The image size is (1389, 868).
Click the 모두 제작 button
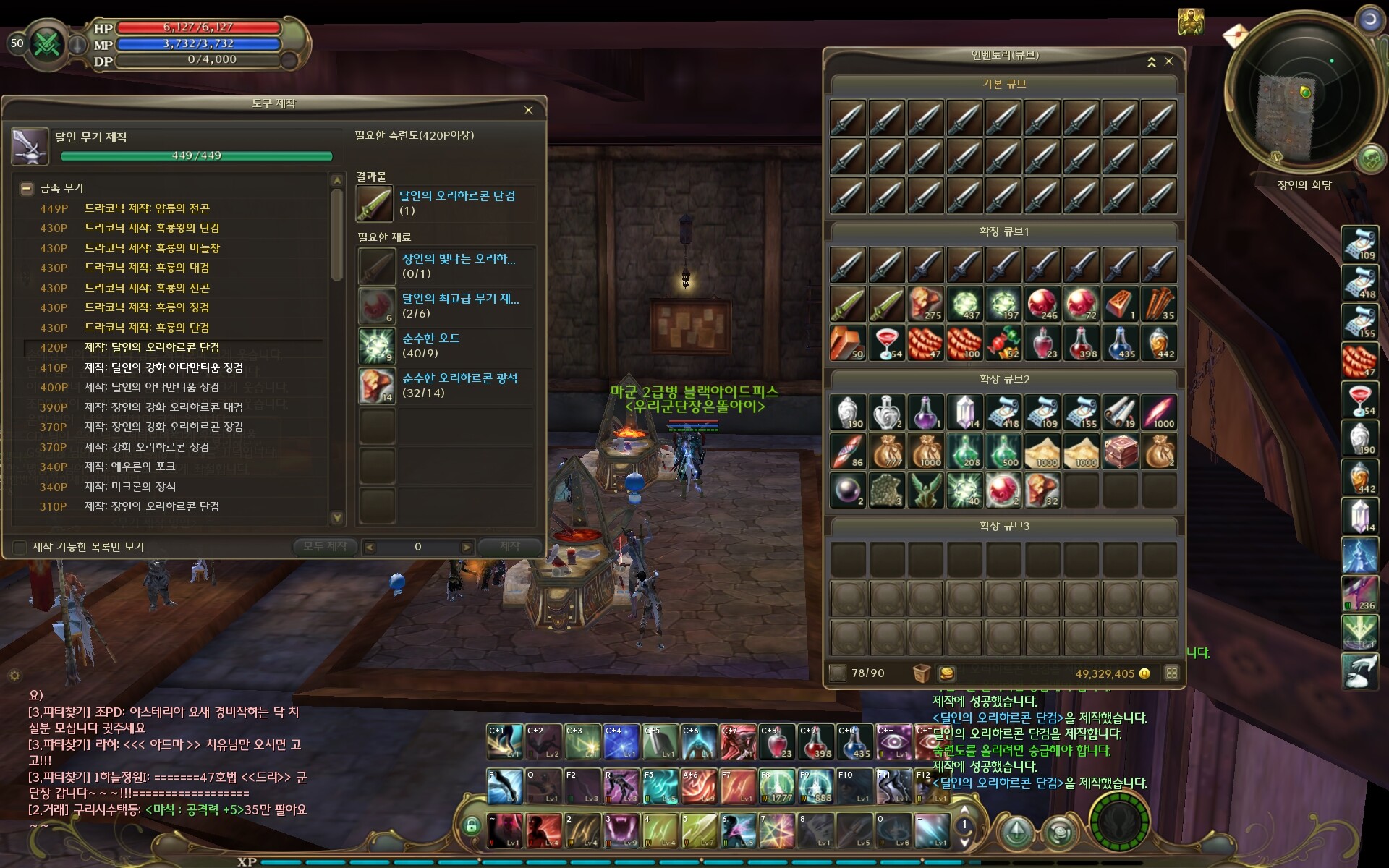(325, 546)
